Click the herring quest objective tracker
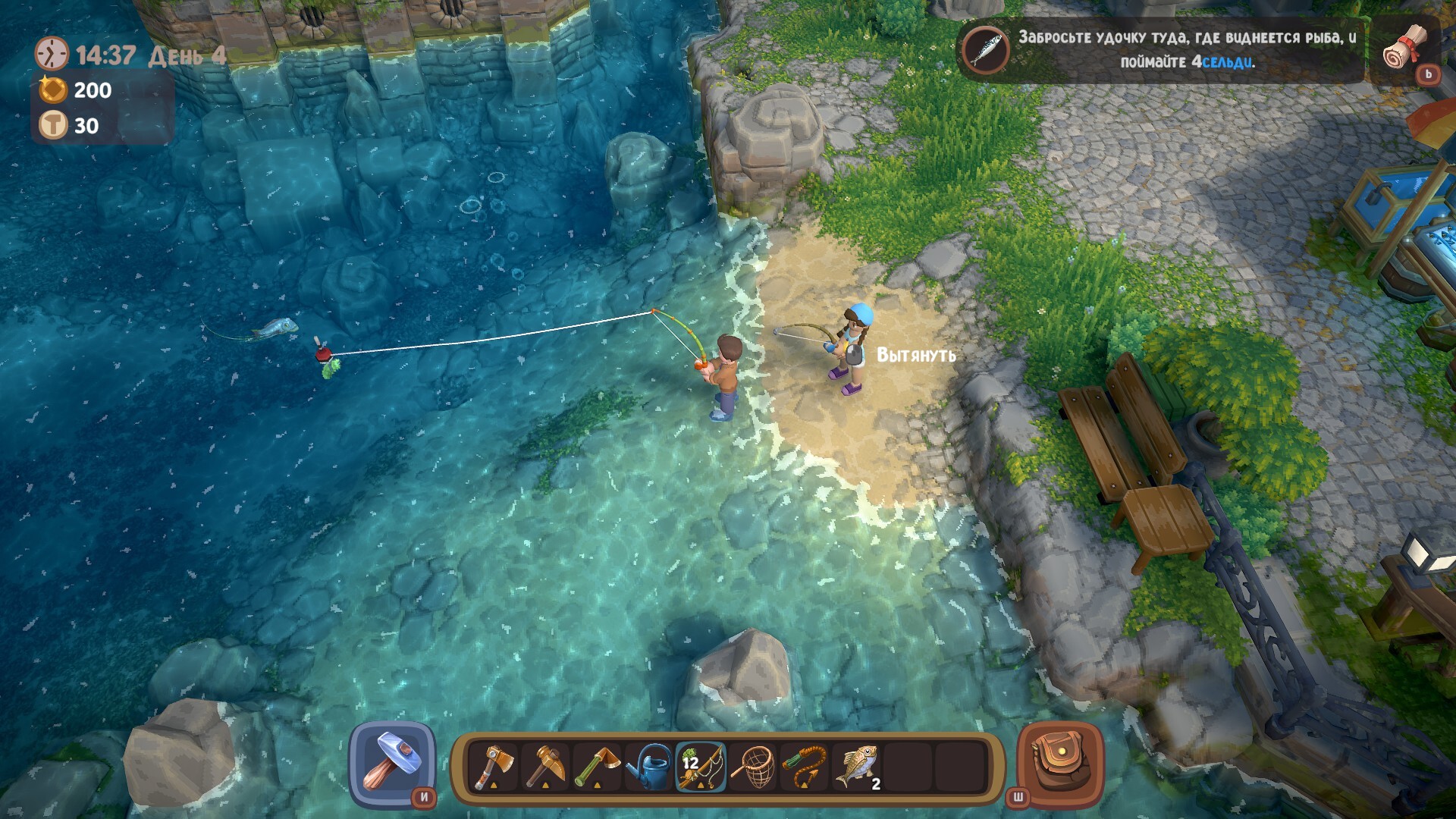This screenshot has width=1456, height=819. click(1160, 49)
